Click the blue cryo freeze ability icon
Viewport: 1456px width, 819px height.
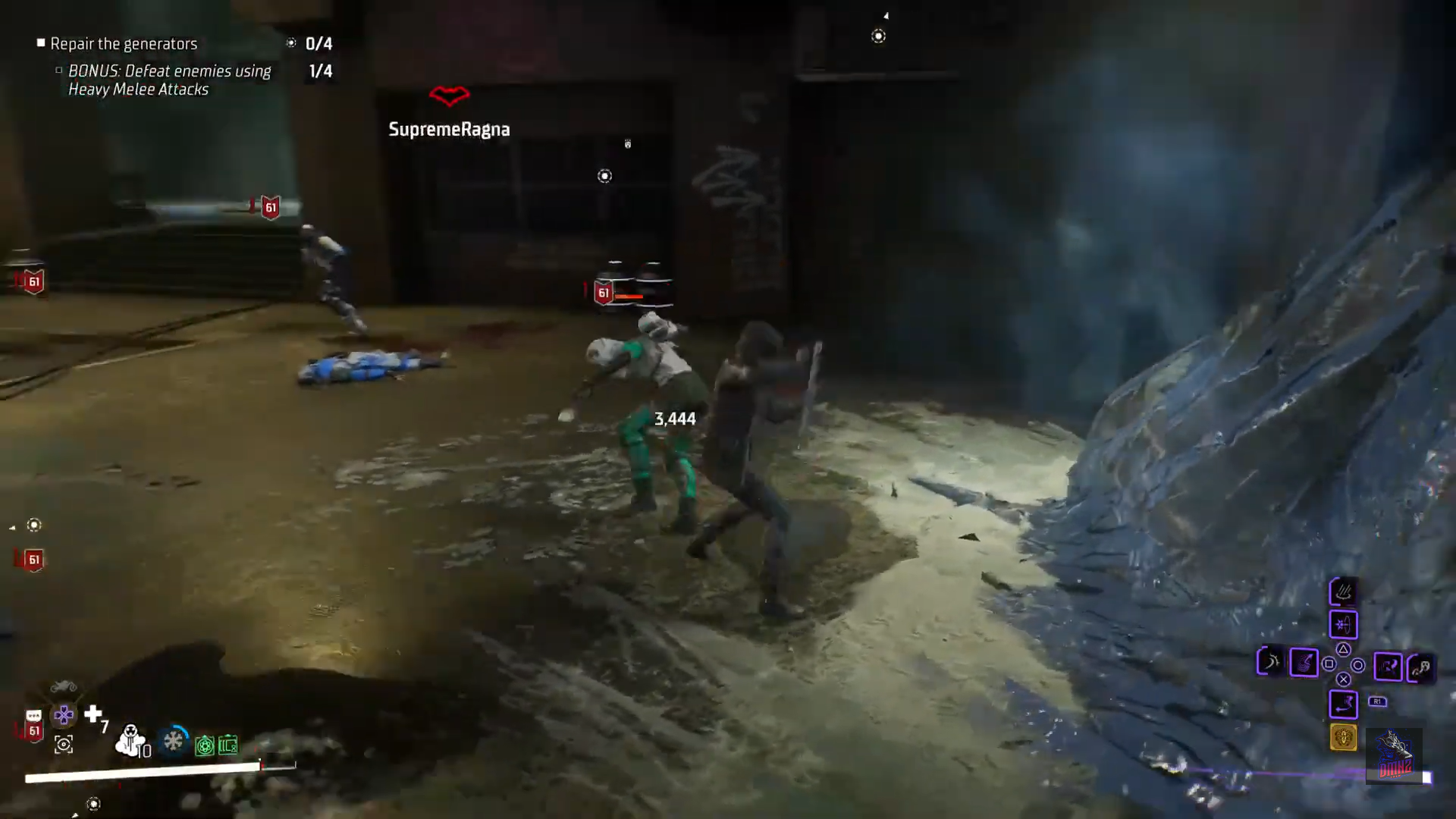174,741
